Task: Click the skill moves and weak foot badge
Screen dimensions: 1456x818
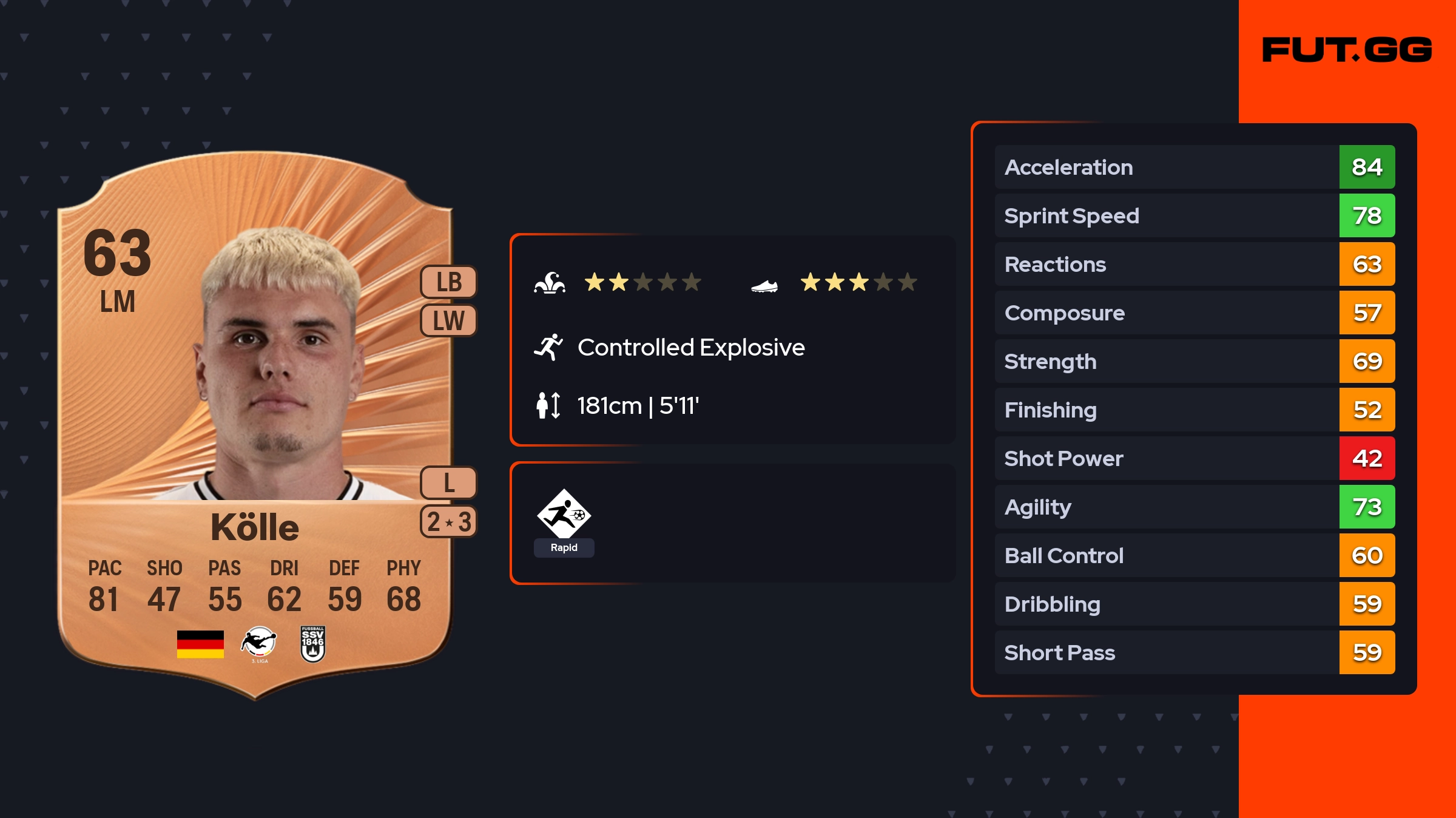Action: point(449,522)
